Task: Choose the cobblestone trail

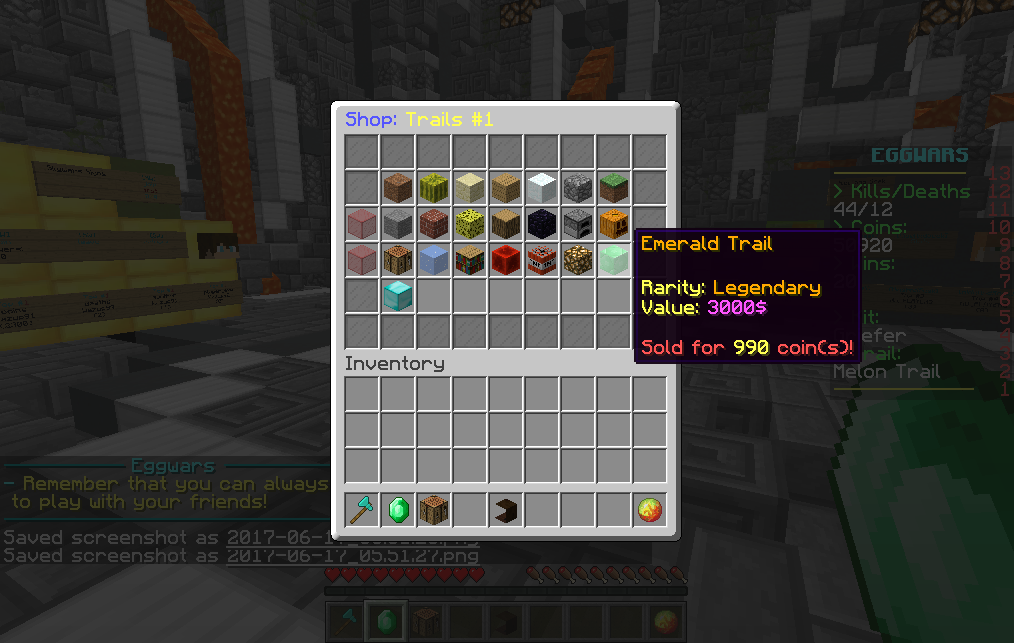Action: [x=577, y=187]
